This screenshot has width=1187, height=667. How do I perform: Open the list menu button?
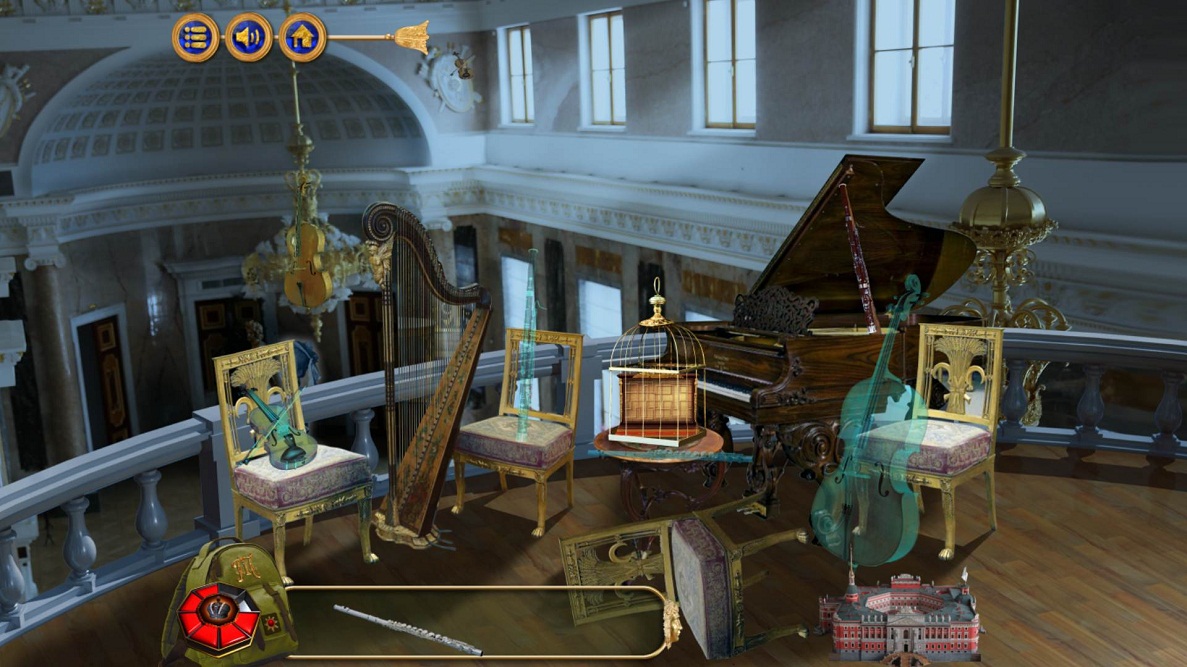click(195, 38)
